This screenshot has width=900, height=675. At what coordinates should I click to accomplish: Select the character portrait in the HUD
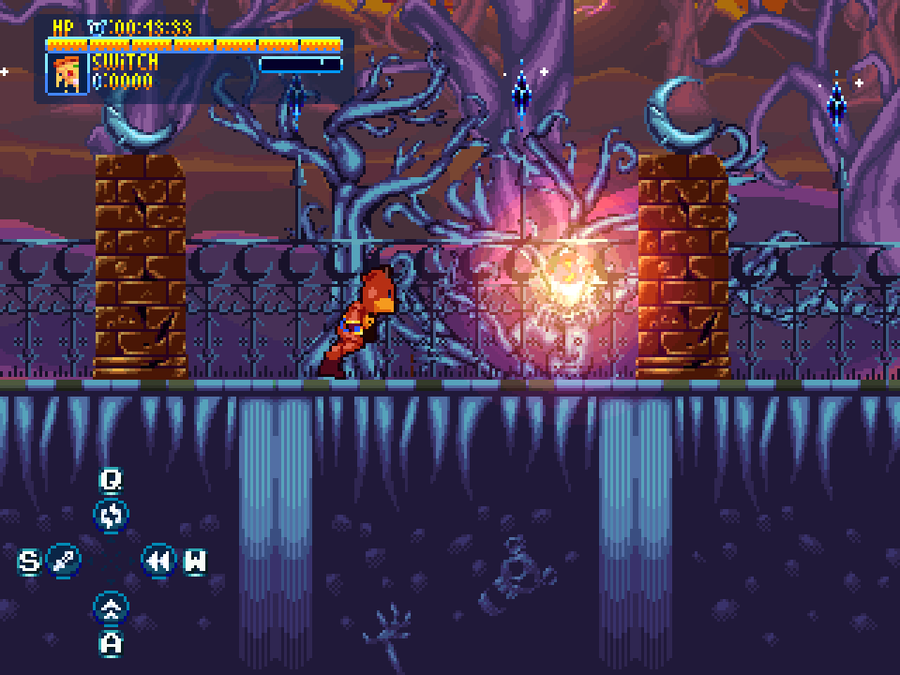tap(67, 73)
